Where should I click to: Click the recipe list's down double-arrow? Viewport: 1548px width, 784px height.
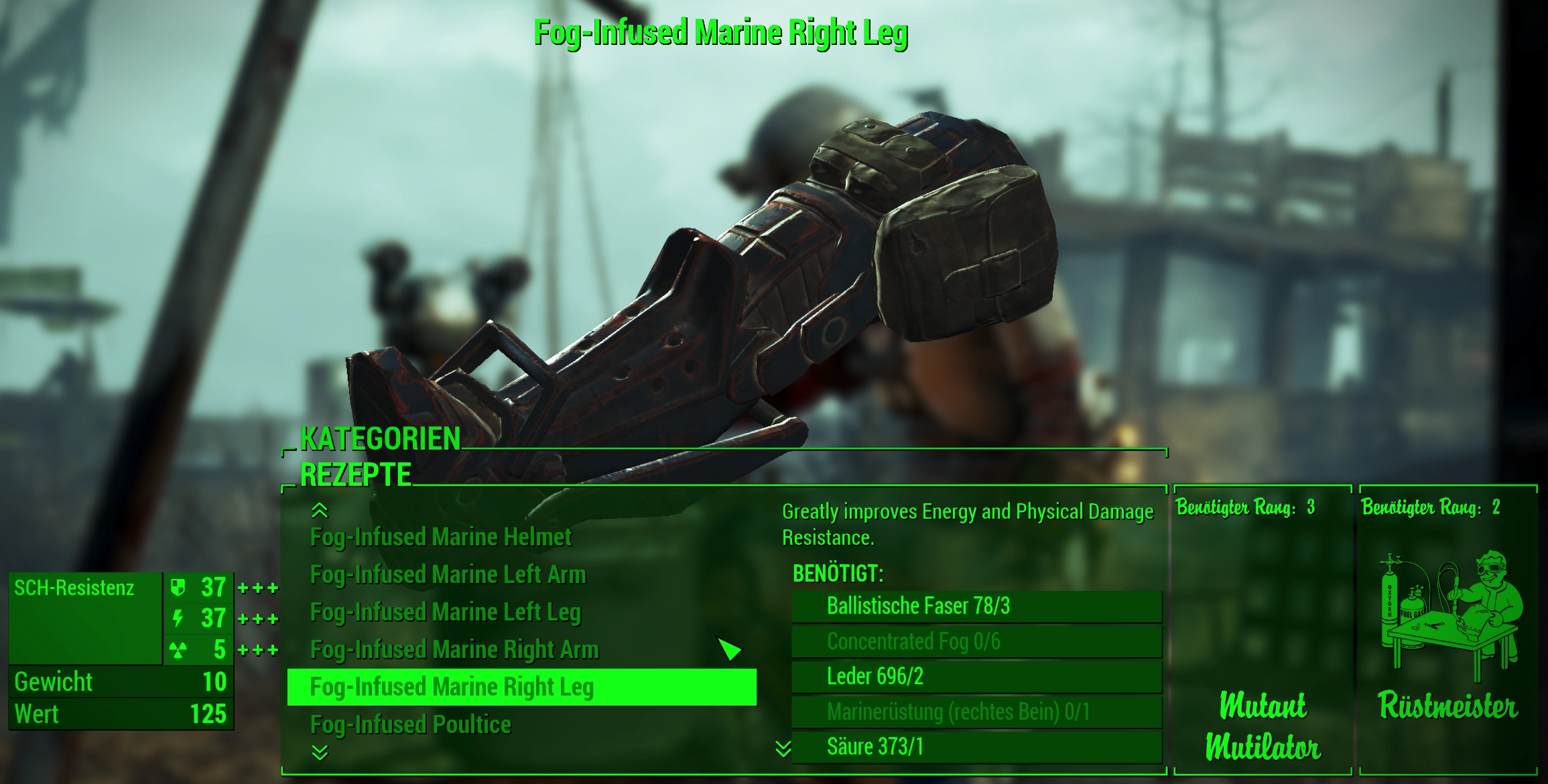coord(320,753)
